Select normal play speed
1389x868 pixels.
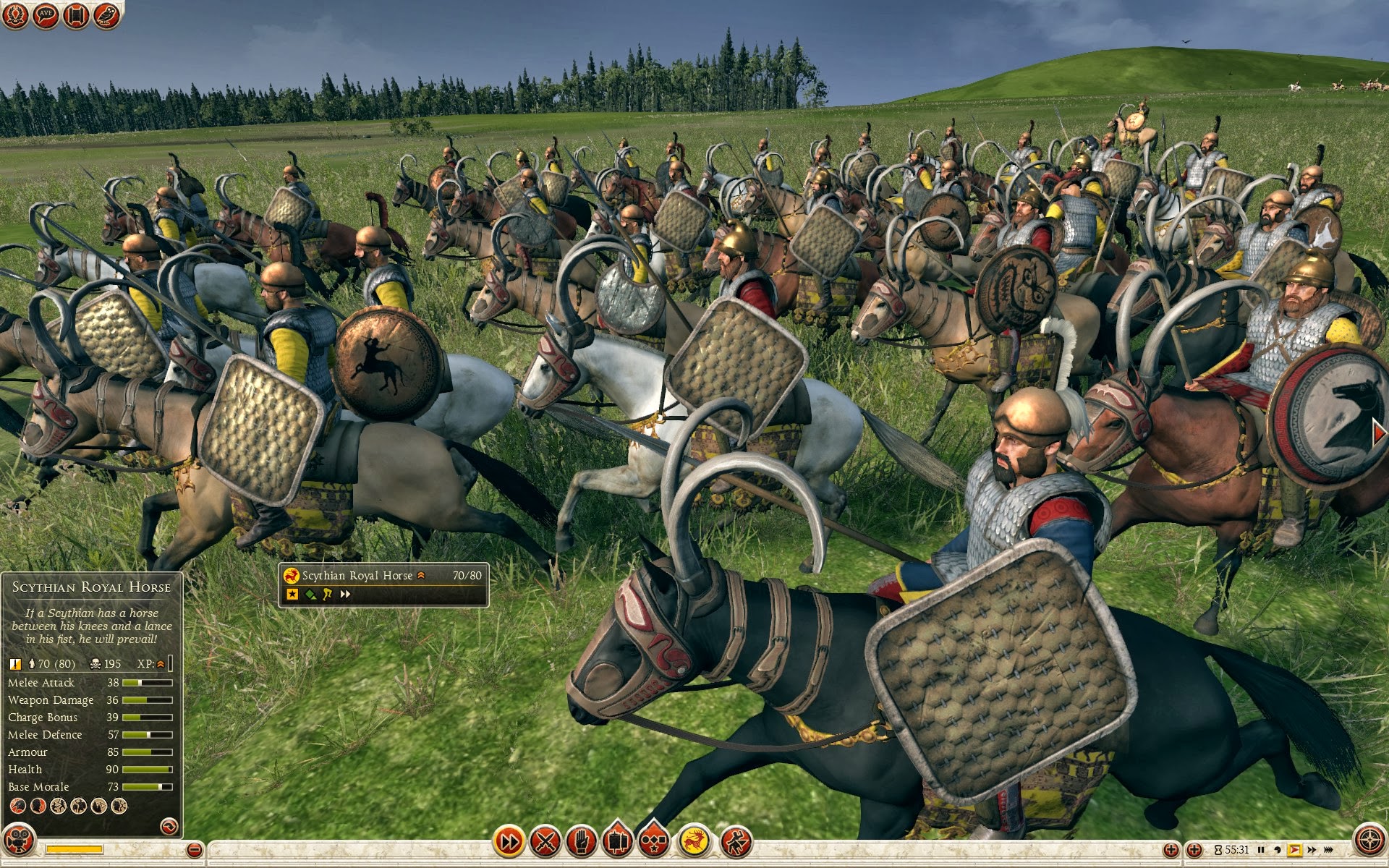click(x=1295, y=850)
